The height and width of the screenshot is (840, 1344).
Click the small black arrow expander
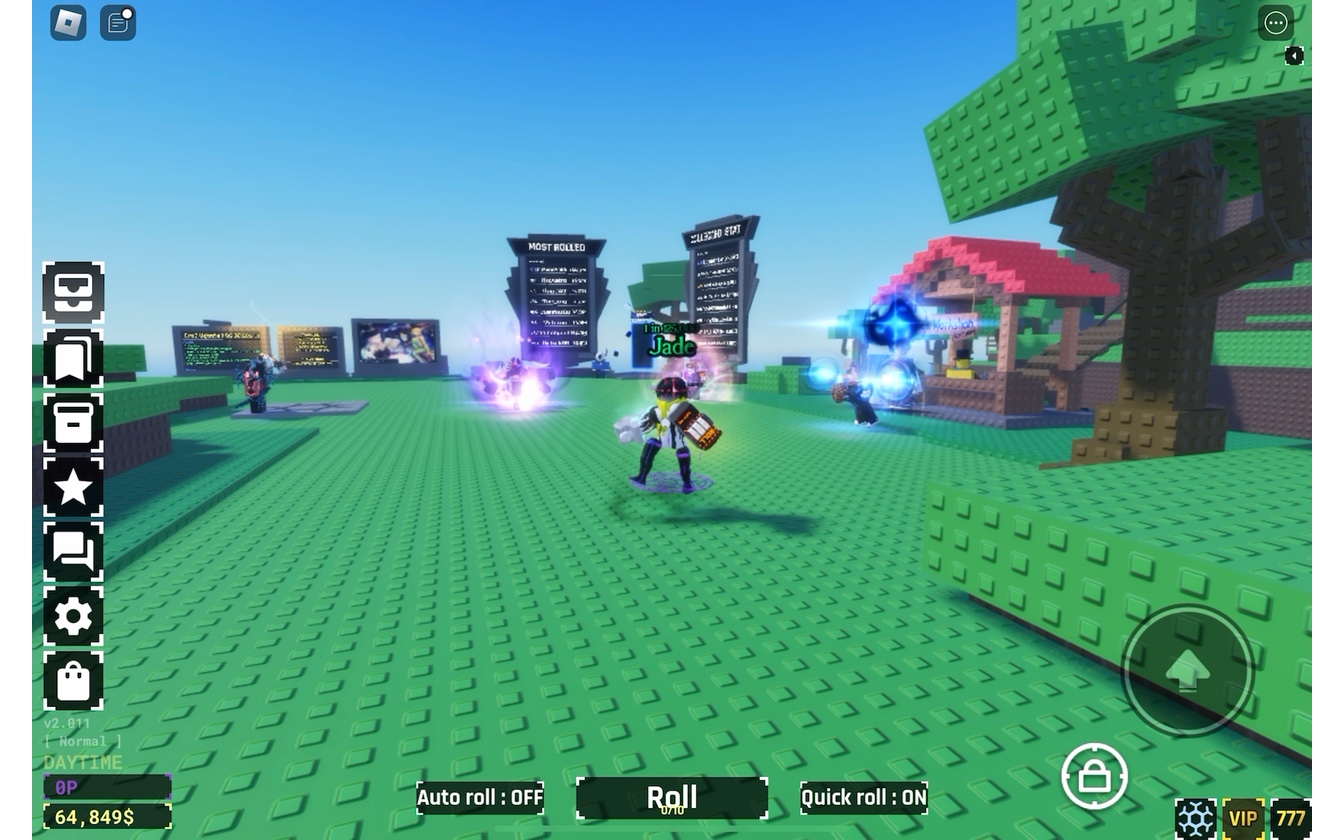point(1294,56)
